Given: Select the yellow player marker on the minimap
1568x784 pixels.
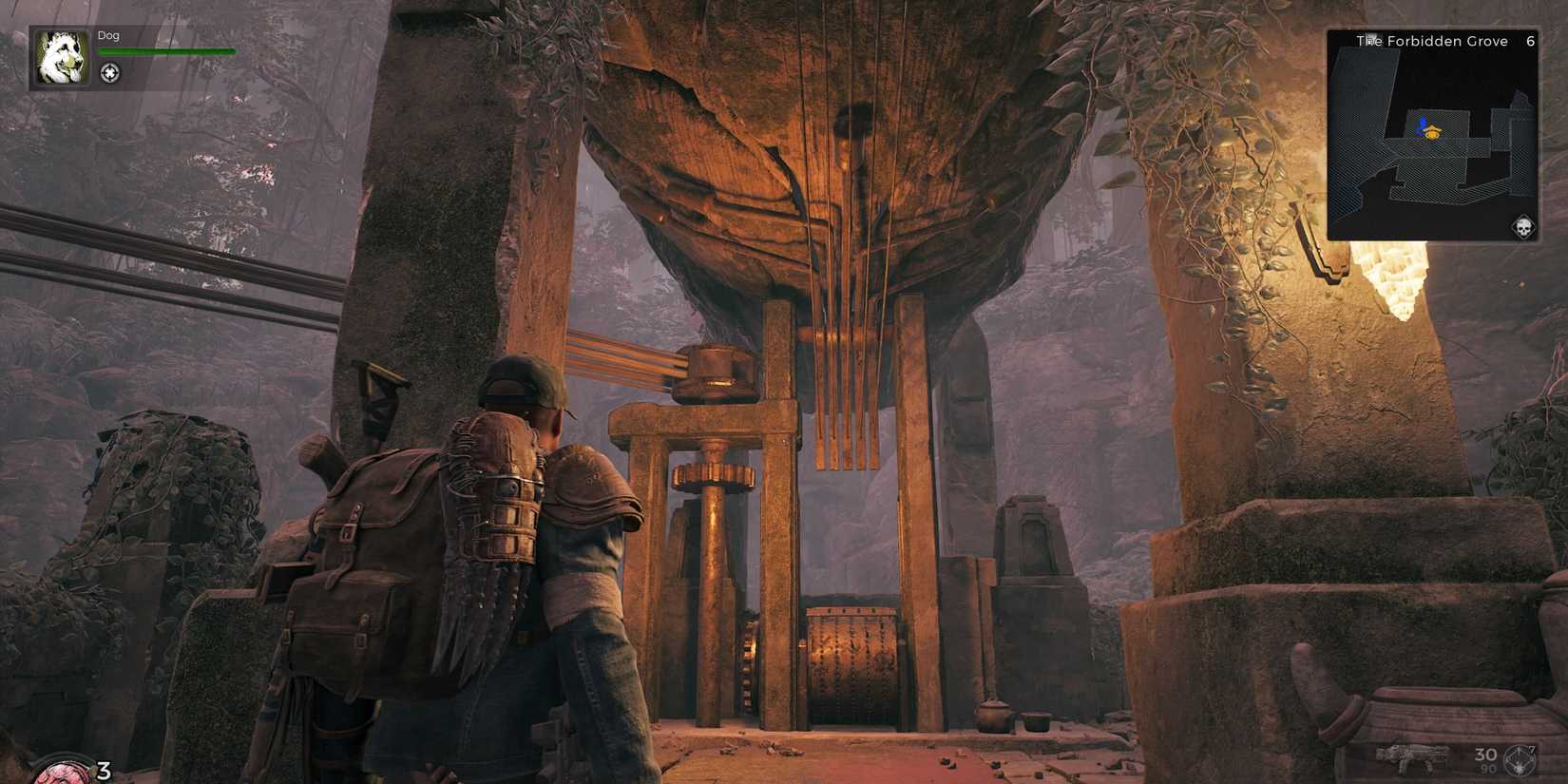Looking at the screenshot, I should point(1432,134).
